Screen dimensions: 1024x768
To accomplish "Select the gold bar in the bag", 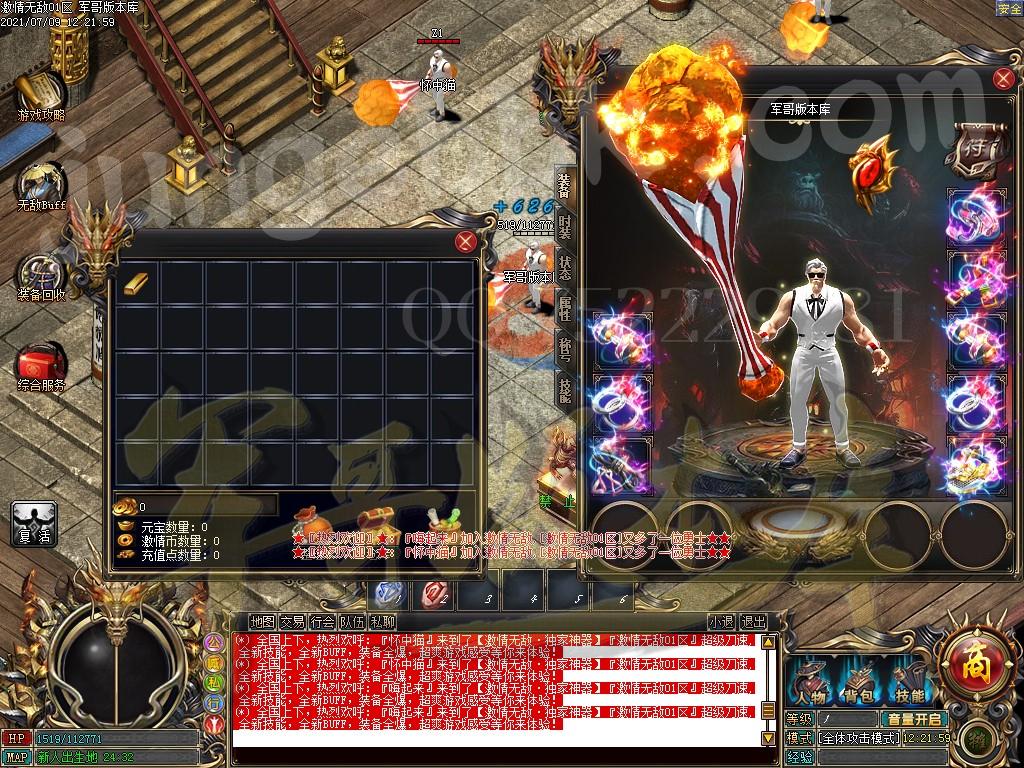I will (x=135, y=283).
